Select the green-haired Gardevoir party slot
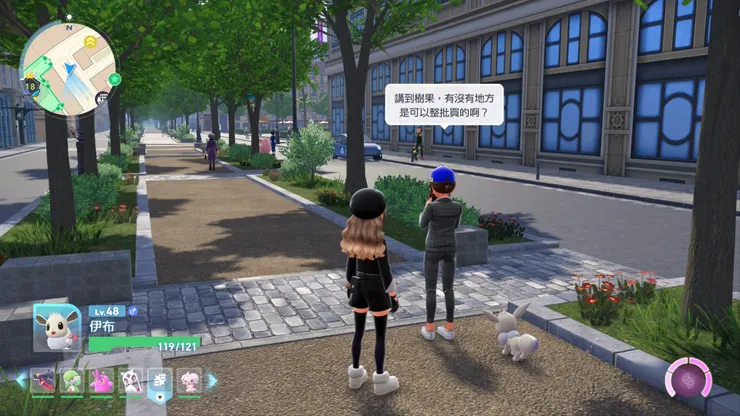Image resolution: width=740 pixels, height=416 pixels. 72,380
